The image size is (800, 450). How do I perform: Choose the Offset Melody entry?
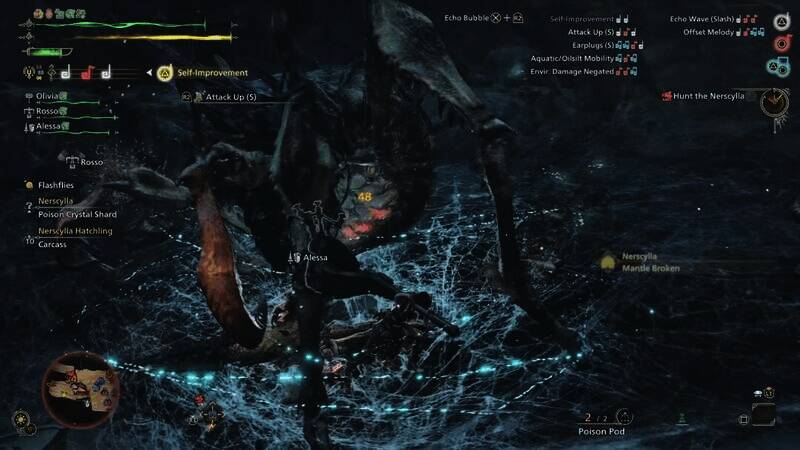[708, 33]
